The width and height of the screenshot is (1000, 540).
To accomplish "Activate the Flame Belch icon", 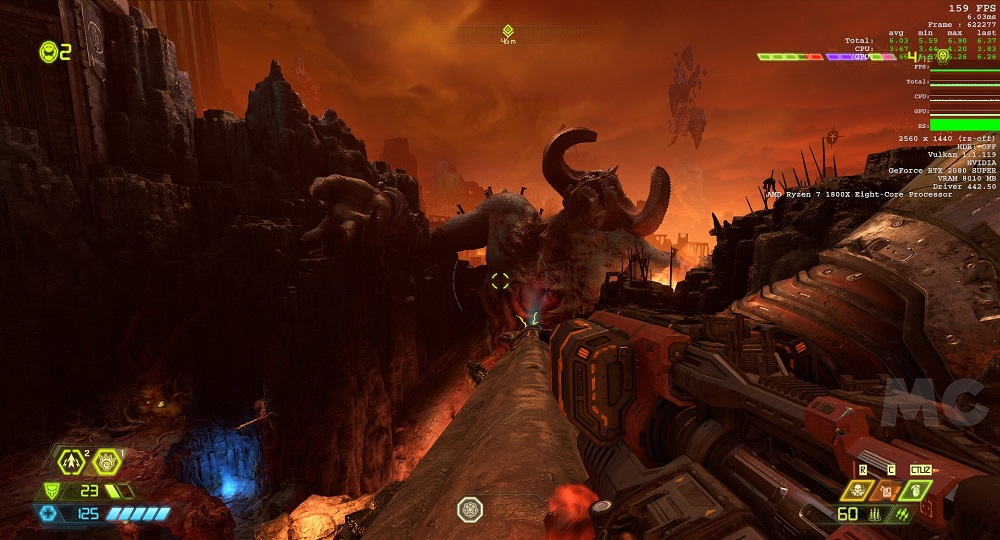I will click(106, 462).
